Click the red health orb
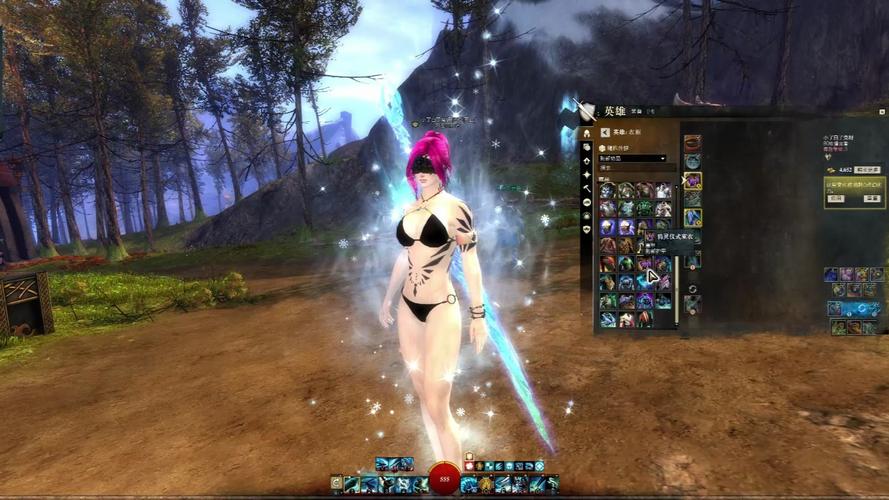 [x=444, y=480]
